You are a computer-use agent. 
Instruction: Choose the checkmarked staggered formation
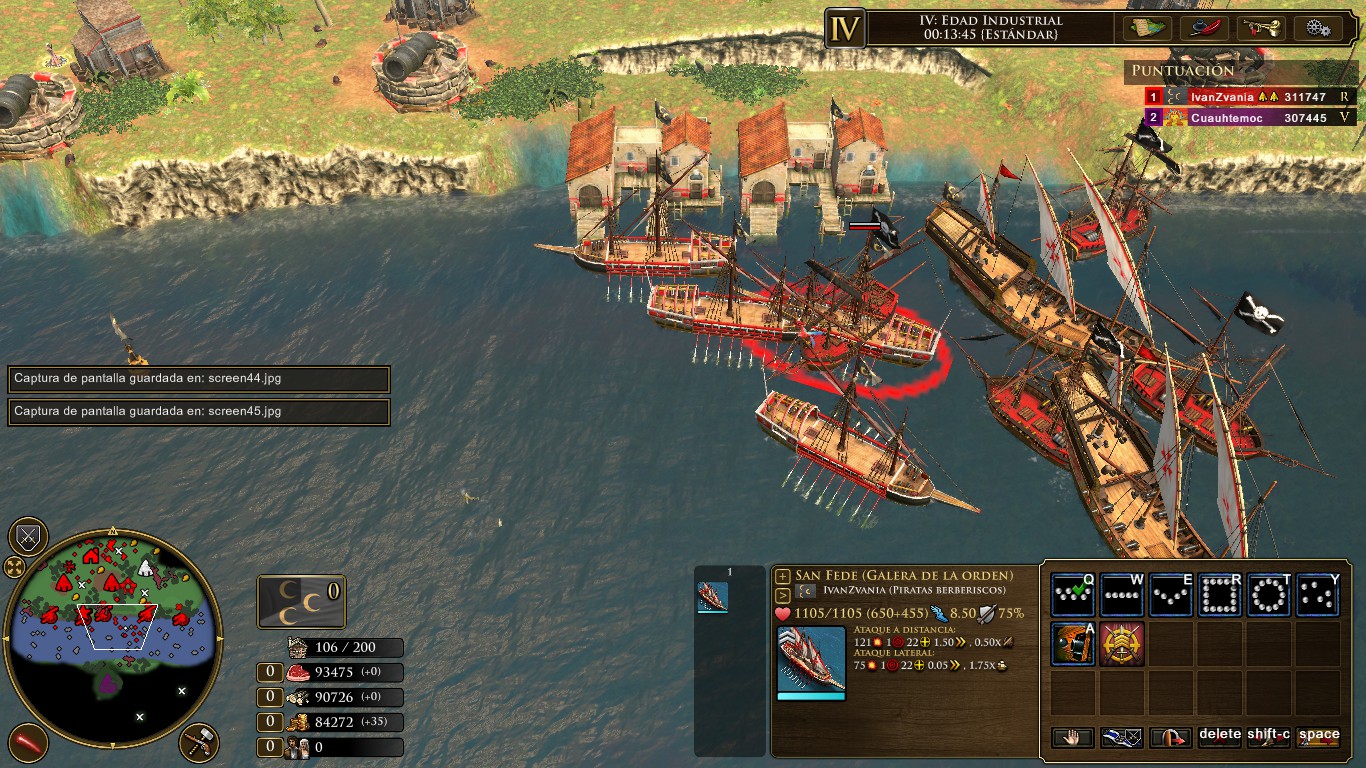pyautogui.click(x=1073, y=595)
